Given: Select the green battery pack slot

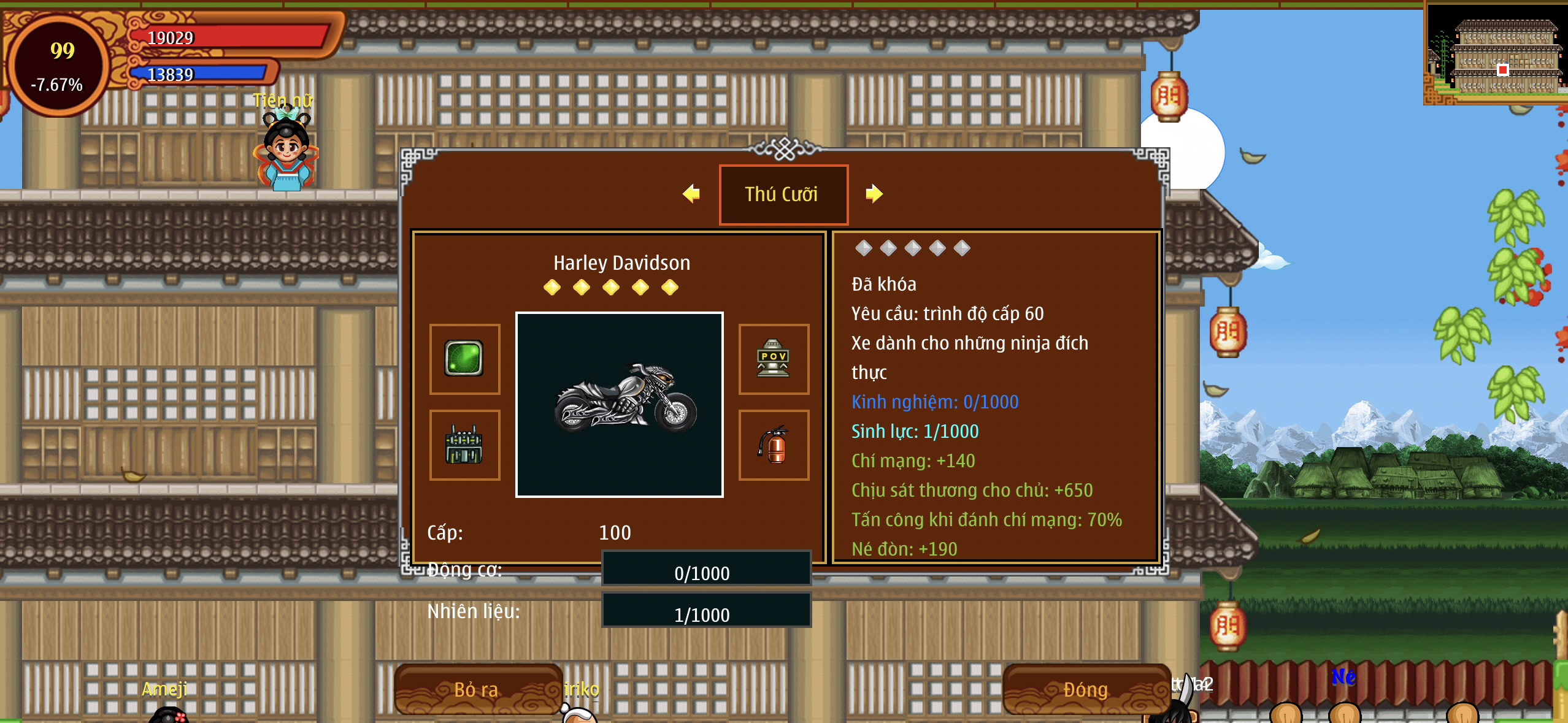Looking at the screenshot, I should [x=464, y=445].
